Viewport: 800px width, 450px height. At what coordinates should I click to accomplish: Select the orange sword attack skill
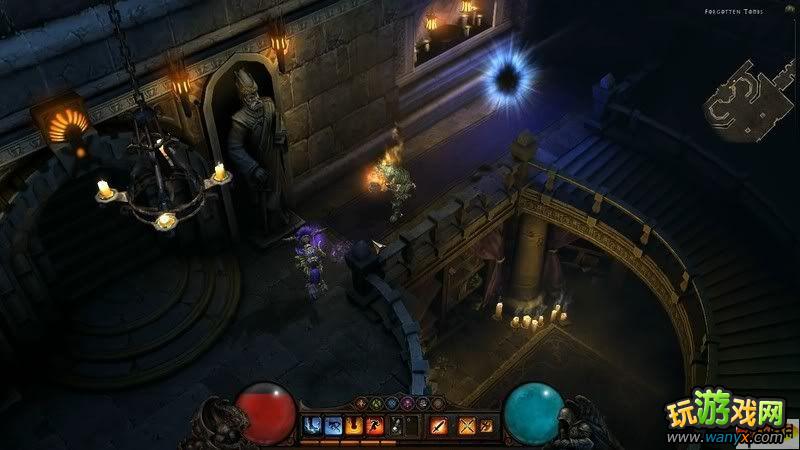point(438,426)
